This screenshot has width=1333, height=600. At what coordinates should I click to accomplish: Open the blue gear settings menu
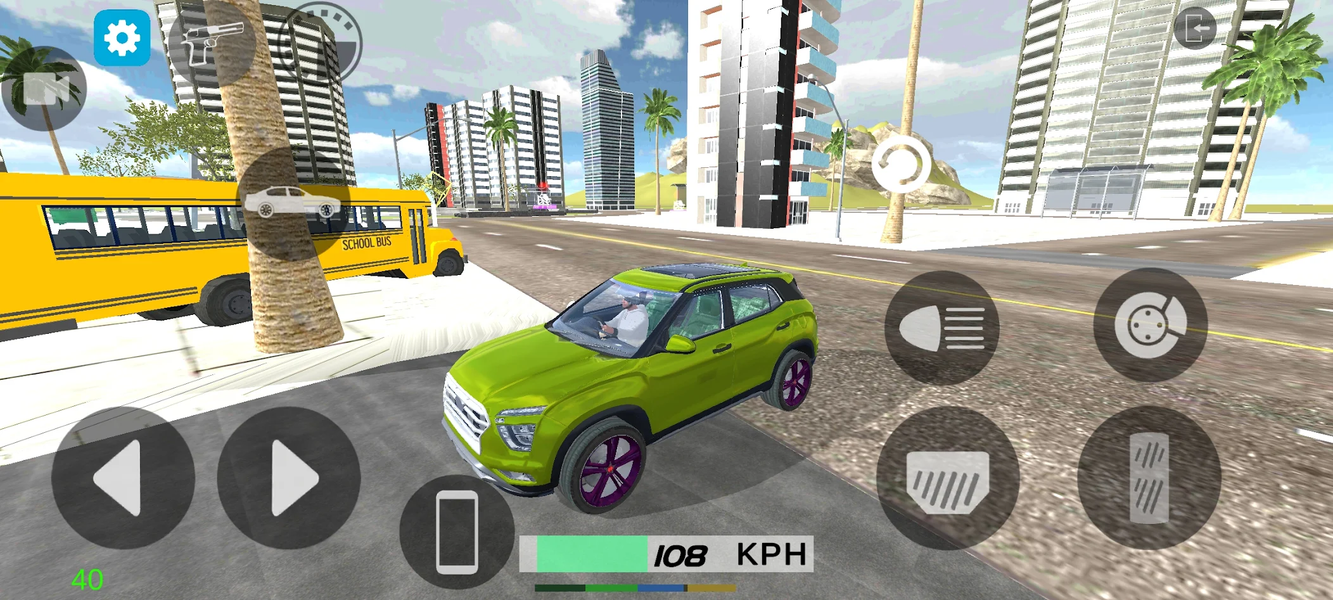pyautogui.click(x=122, y=38)
